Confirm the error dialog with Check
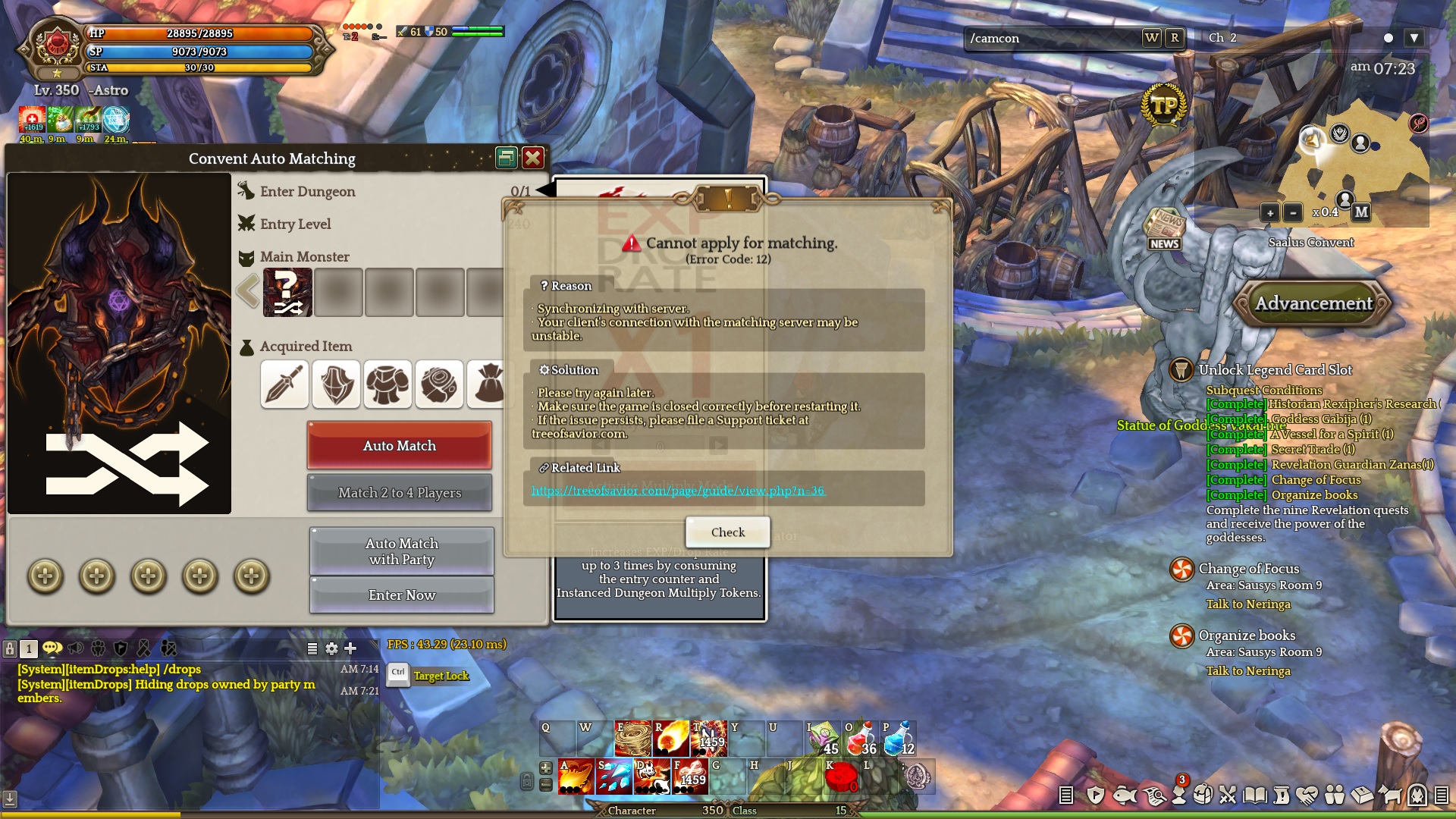This screenshot has width=1456, height=819. pos(727,532)
